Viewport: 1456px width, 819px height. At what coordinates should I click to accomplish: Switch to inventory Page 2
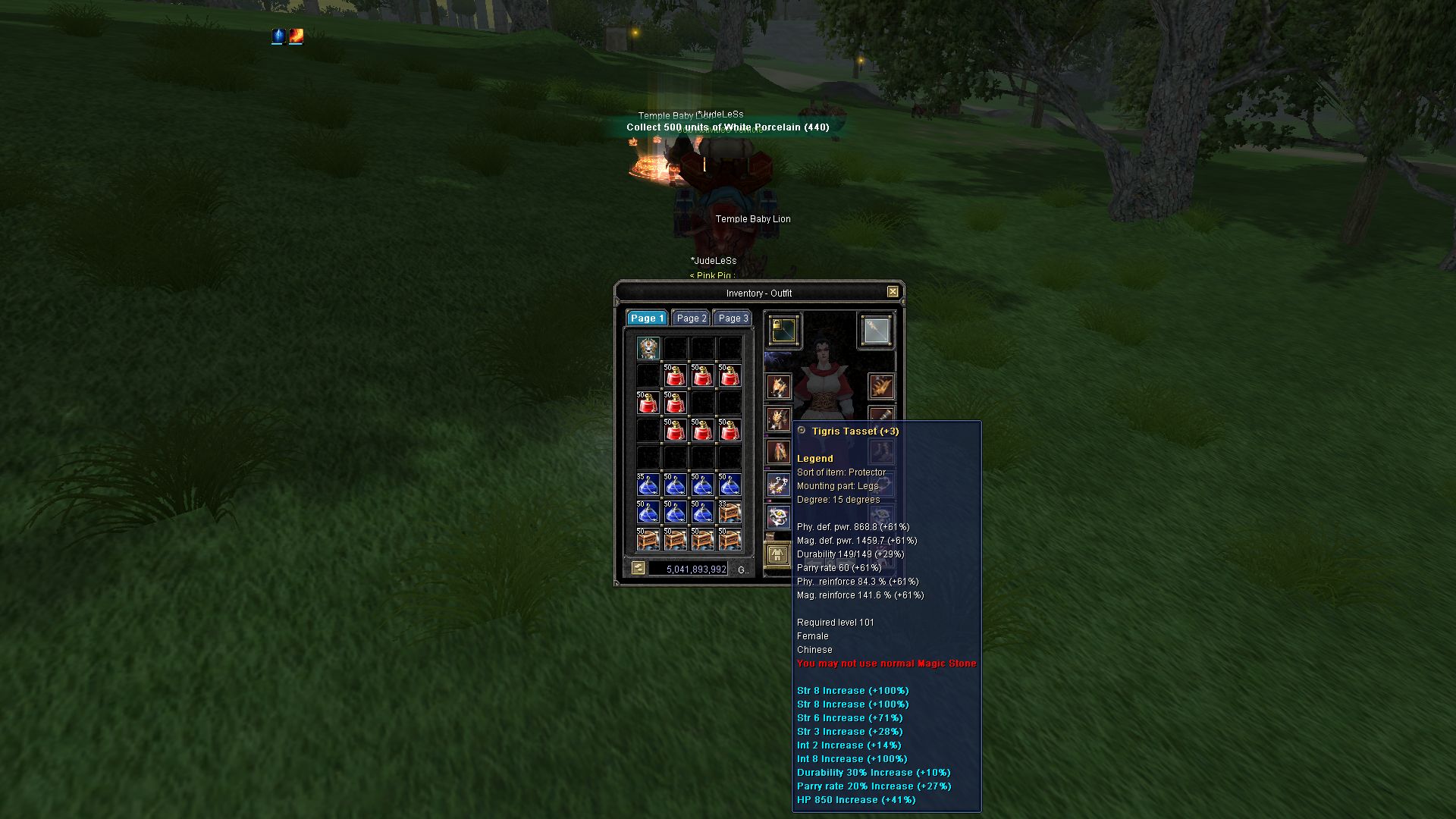691,318
